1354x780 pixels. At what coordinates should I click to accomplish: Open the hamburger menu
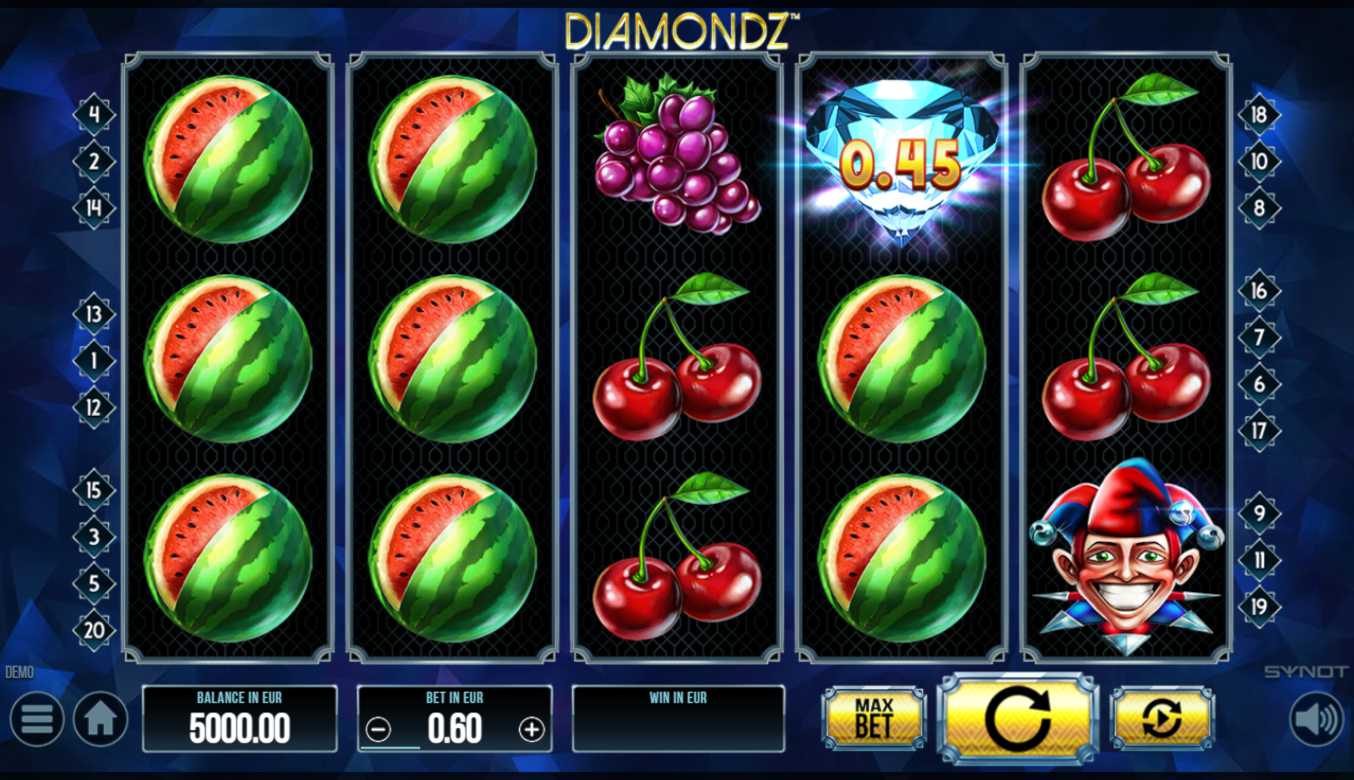pyautogui.click(x=37, y=719)
